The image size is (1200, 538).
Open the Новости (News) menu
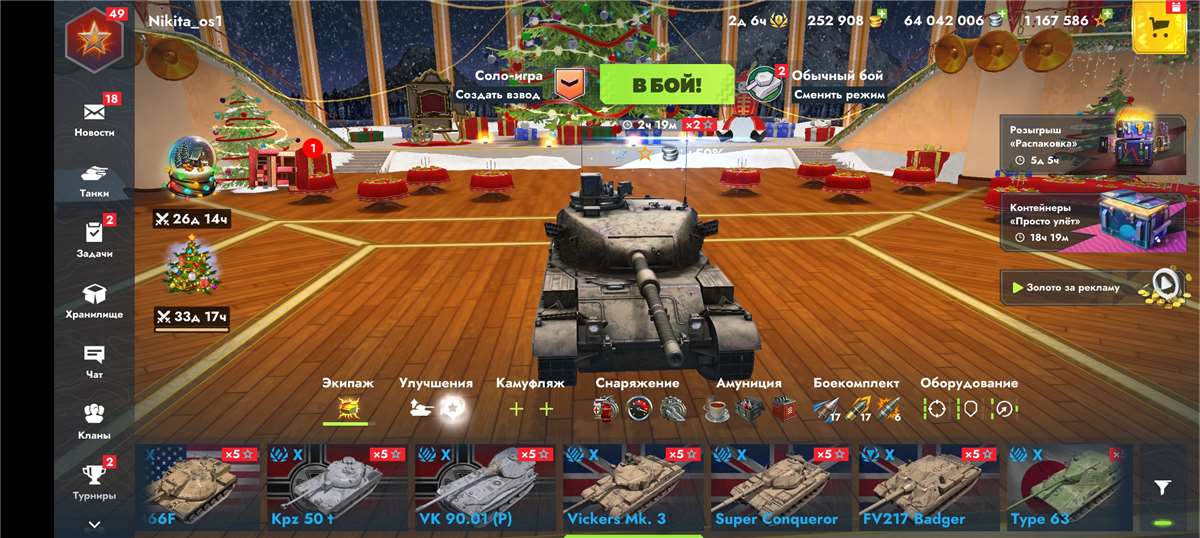coord(94,118)
